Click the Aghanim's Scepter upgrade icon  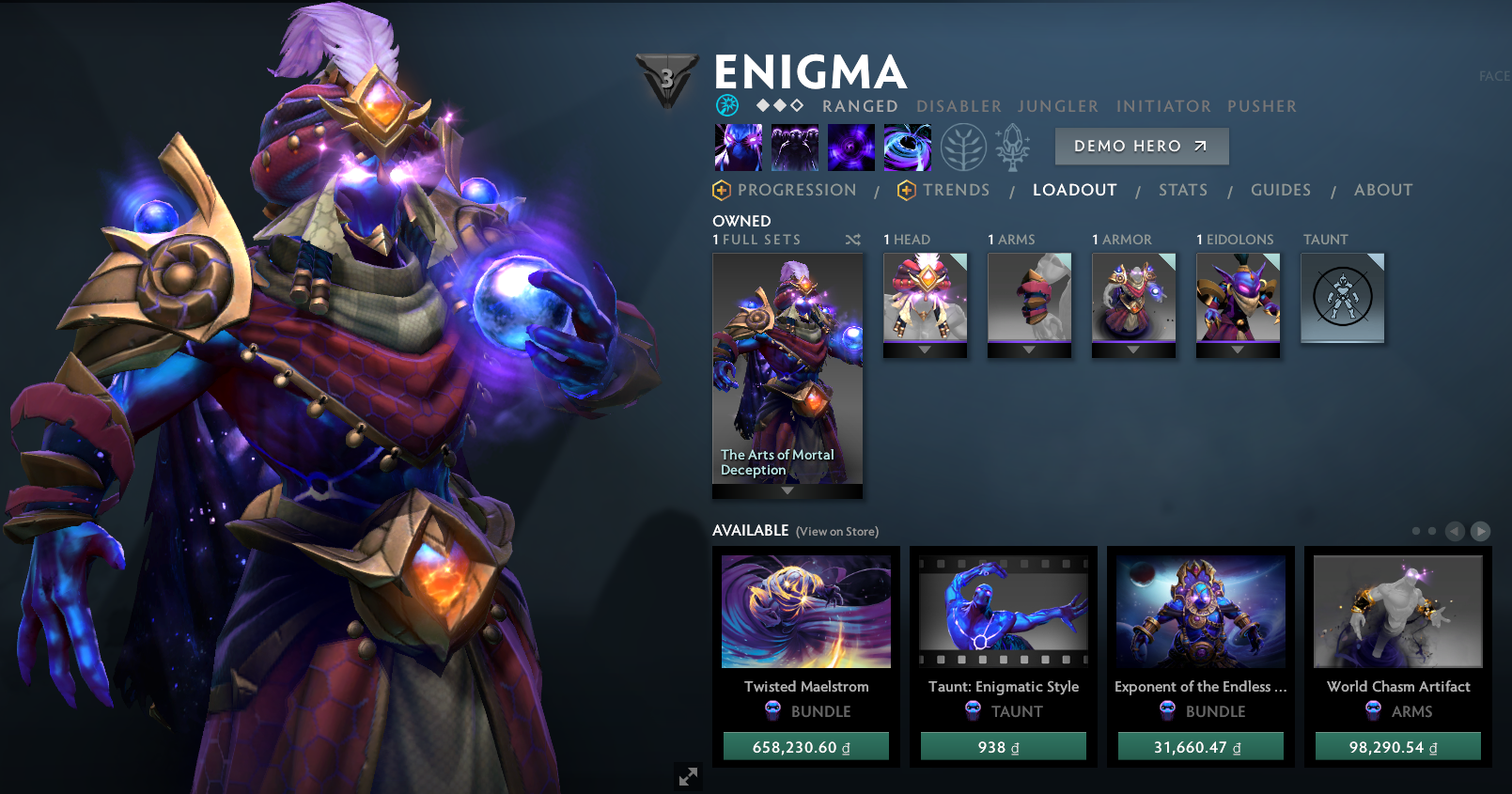pyautogui.click(x=1012, y=147)
